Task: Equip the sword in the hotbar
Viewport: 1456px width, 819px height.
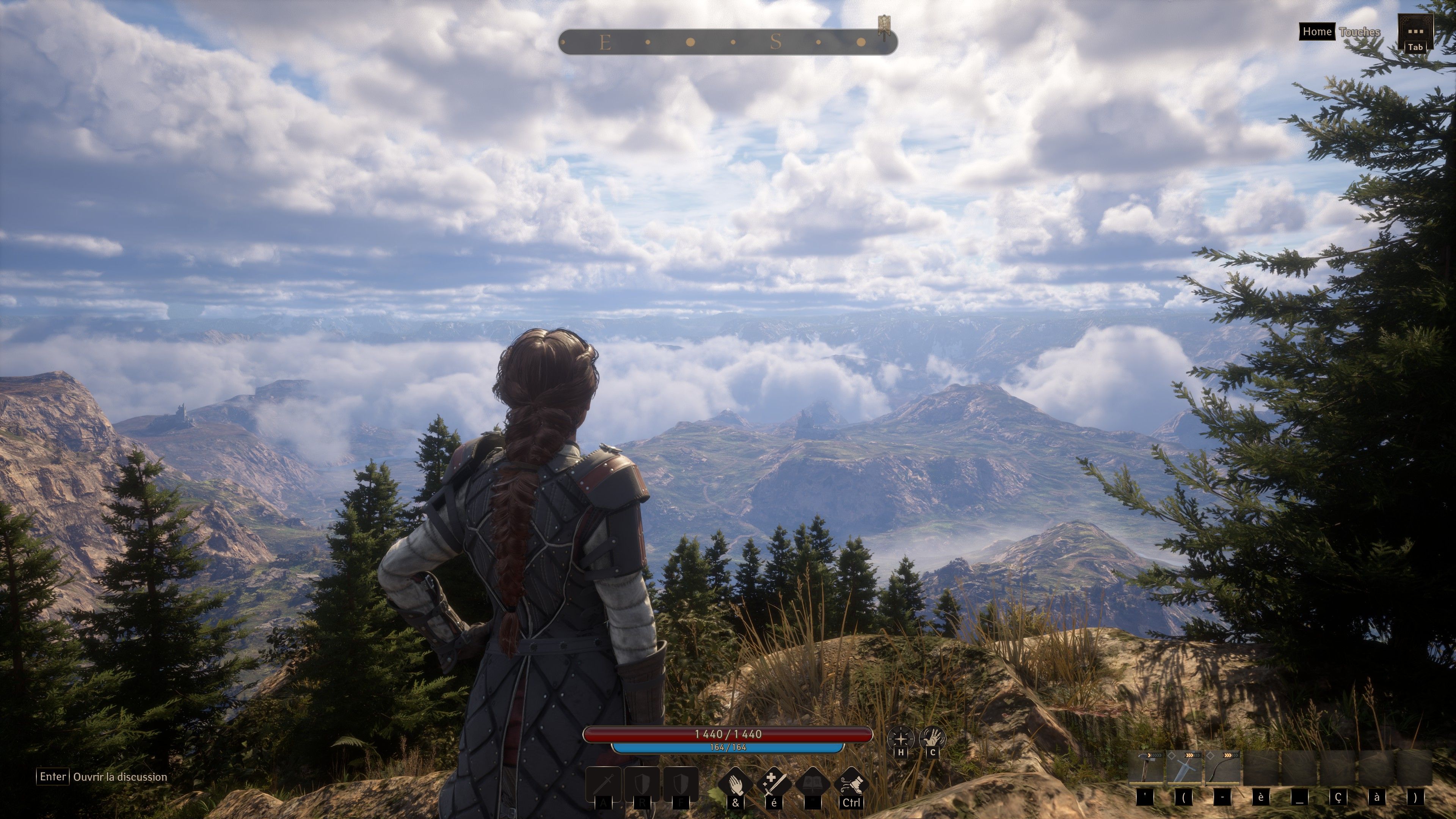Action: coord(1184,768)
